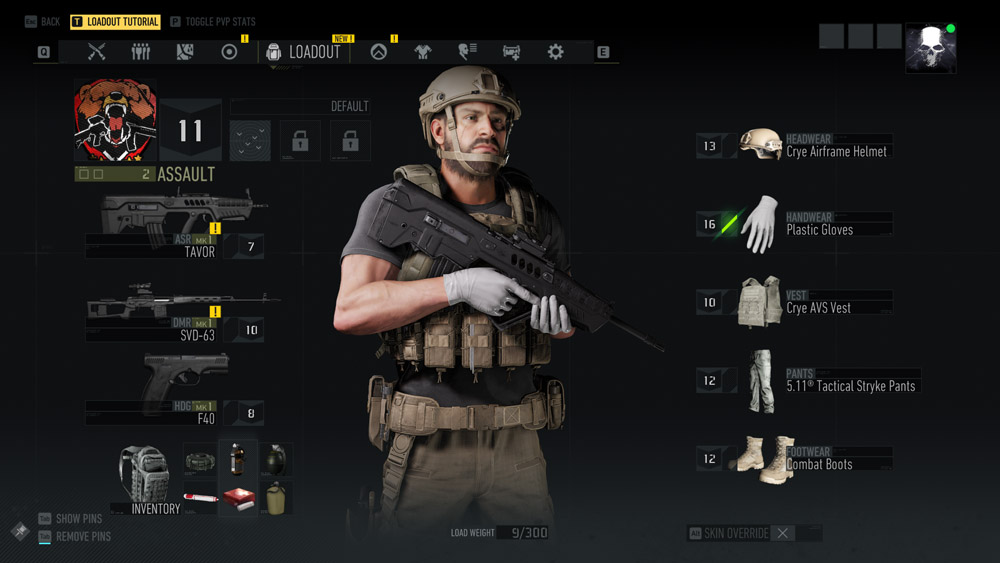Open the 5.11 Tactical Stryke Pants slot
Viewport: 1000px width, 563px height.
pyautogui.click(x=800, y=380)
